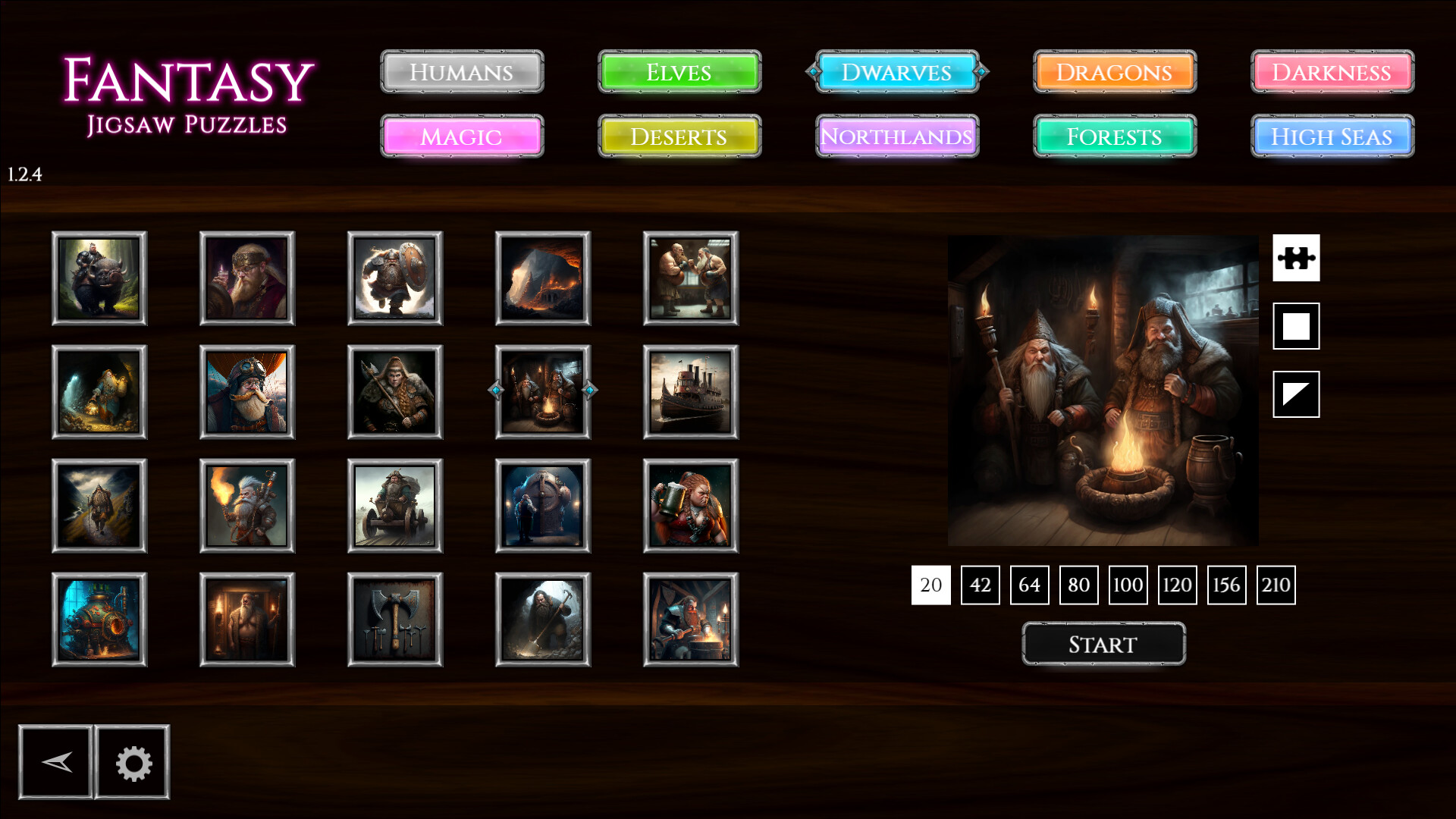Select the steamship puzzle thumbnail
Viewport: 1456px width, 819px height.
coord(691,391)
